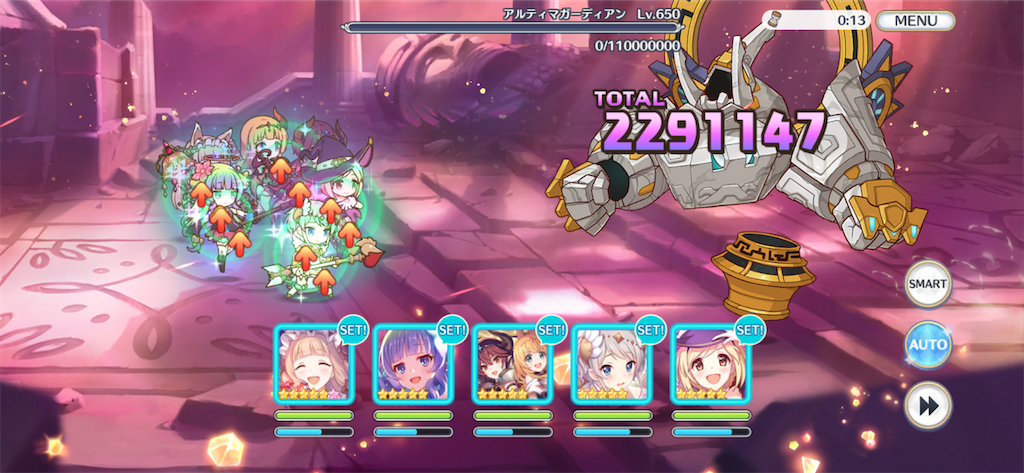Viewport: 1024px width, 473px height.
Task: Activate the fast-forward speed button
Action: (927, 405)
